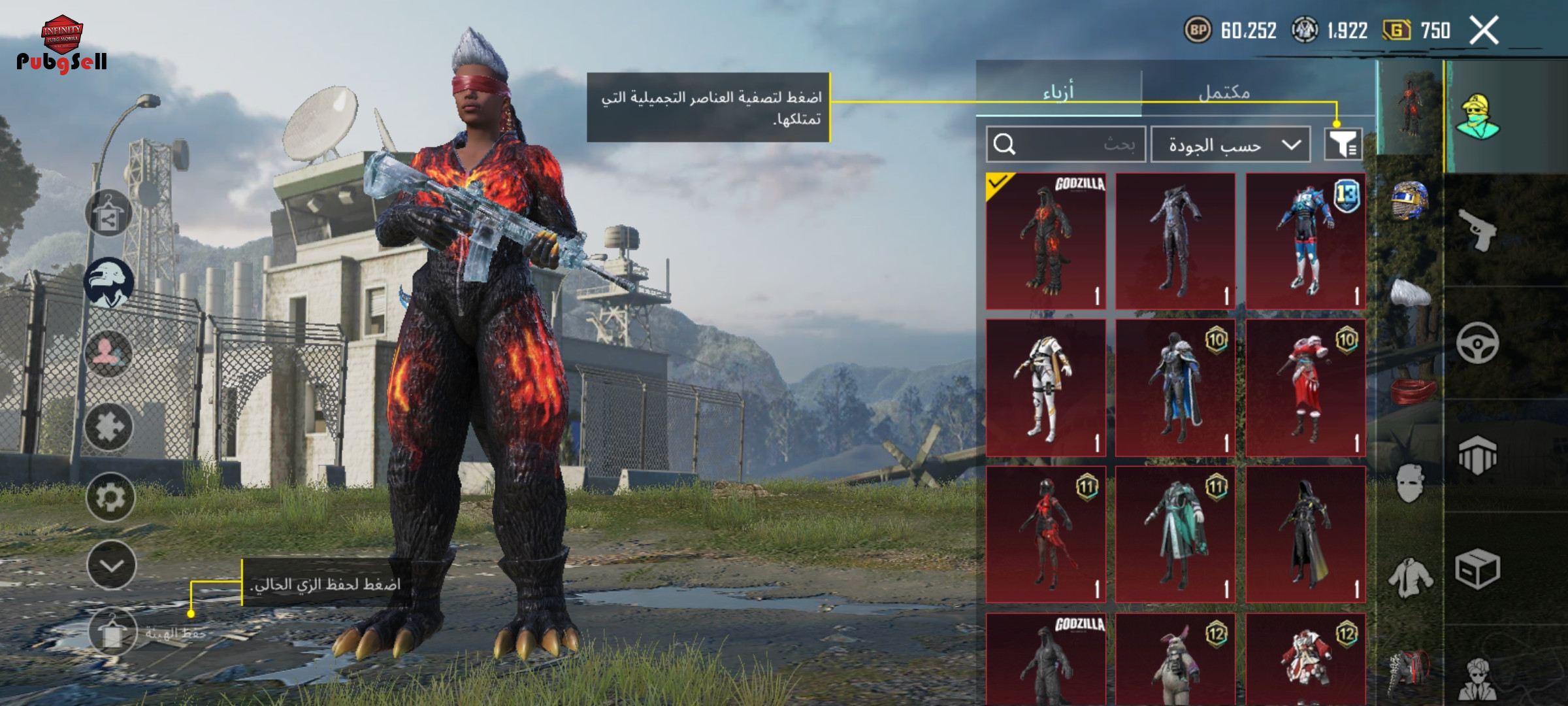This screenshot has height=706, width=1568.
Task: Open the face mask category
Action: 1409,483
